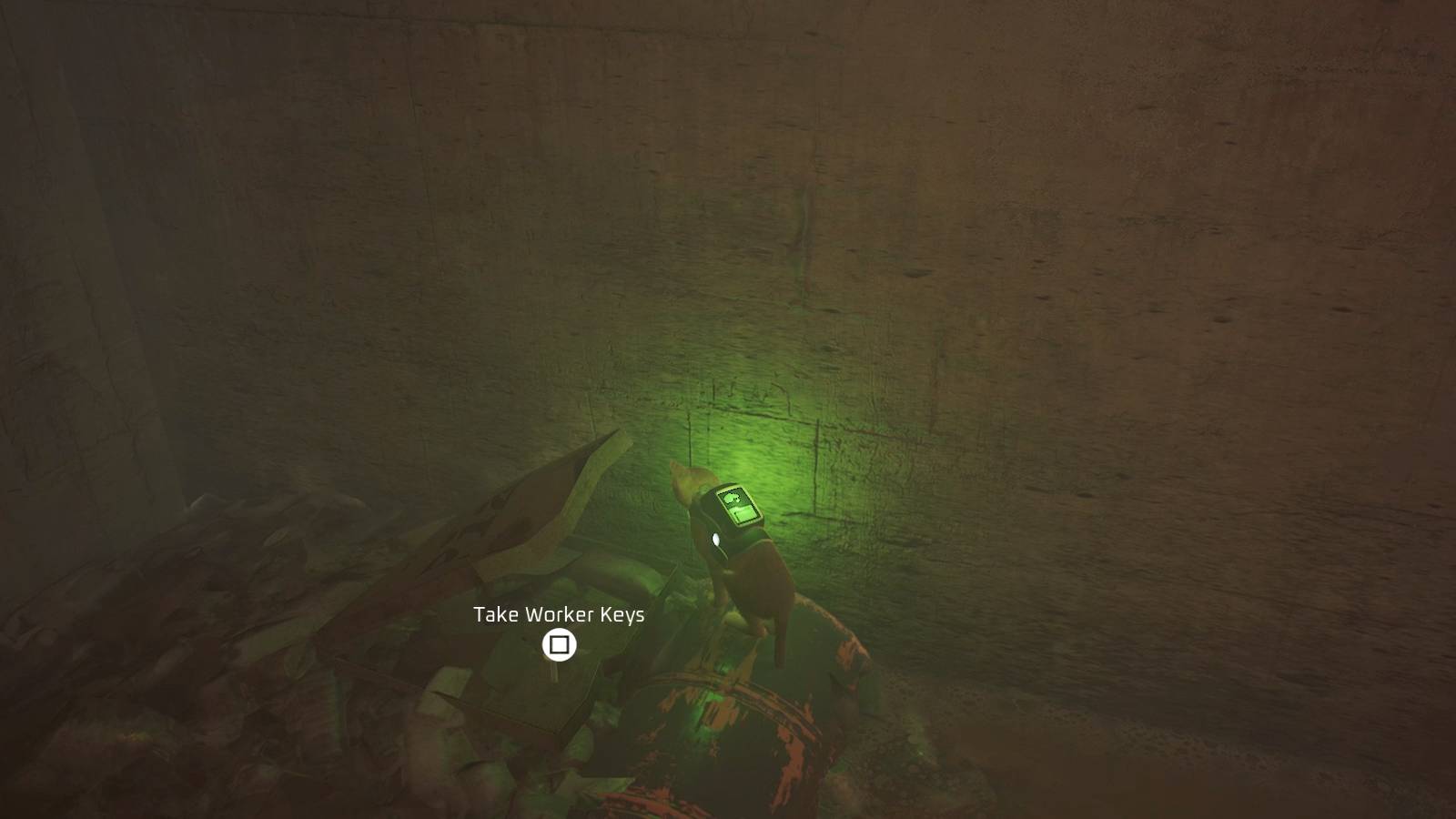Viewport: 1456px width, 819px height.
Task: Select the drone icon on the harness screen
Action: coord(732,498)
